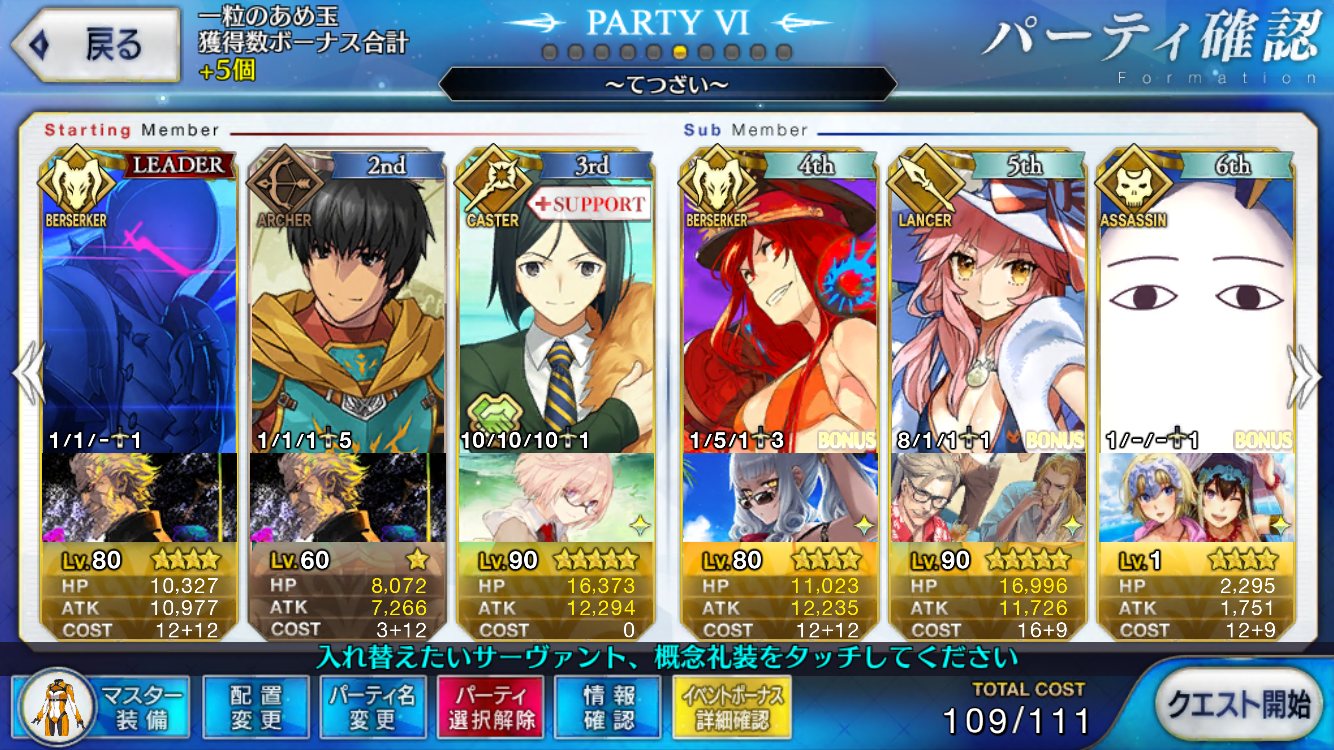Change the Caster's pink-haired girl craft essence
Viewport: 1334px width, 750px height.
click(556, 497)
